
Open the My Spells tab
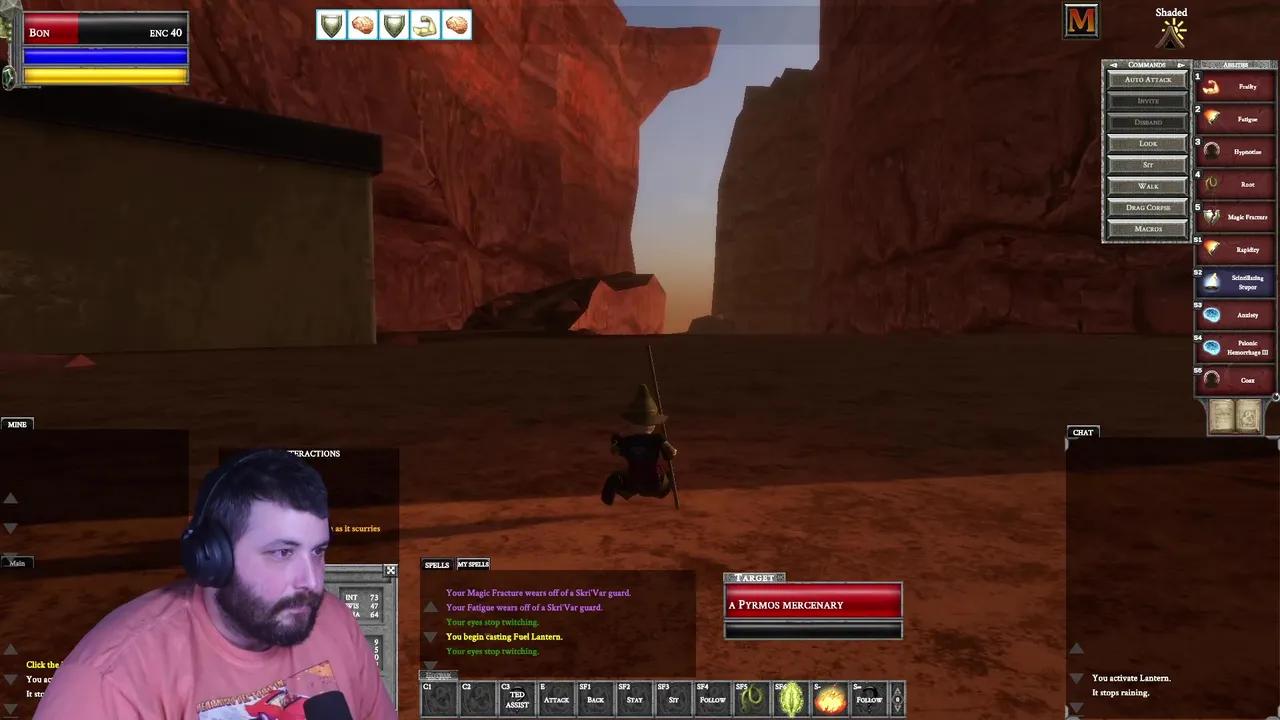coord(472,564)
